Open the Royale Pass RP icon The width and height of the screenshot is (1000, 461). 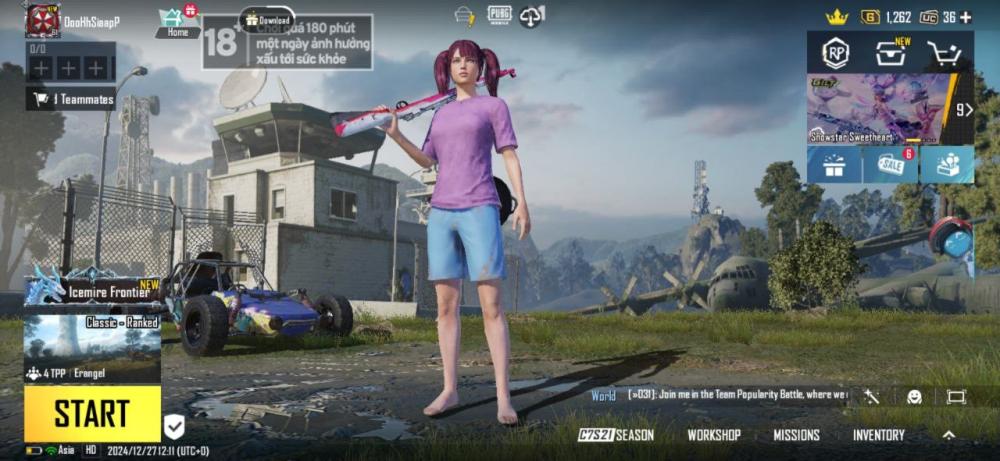click(x=835, y=53)
